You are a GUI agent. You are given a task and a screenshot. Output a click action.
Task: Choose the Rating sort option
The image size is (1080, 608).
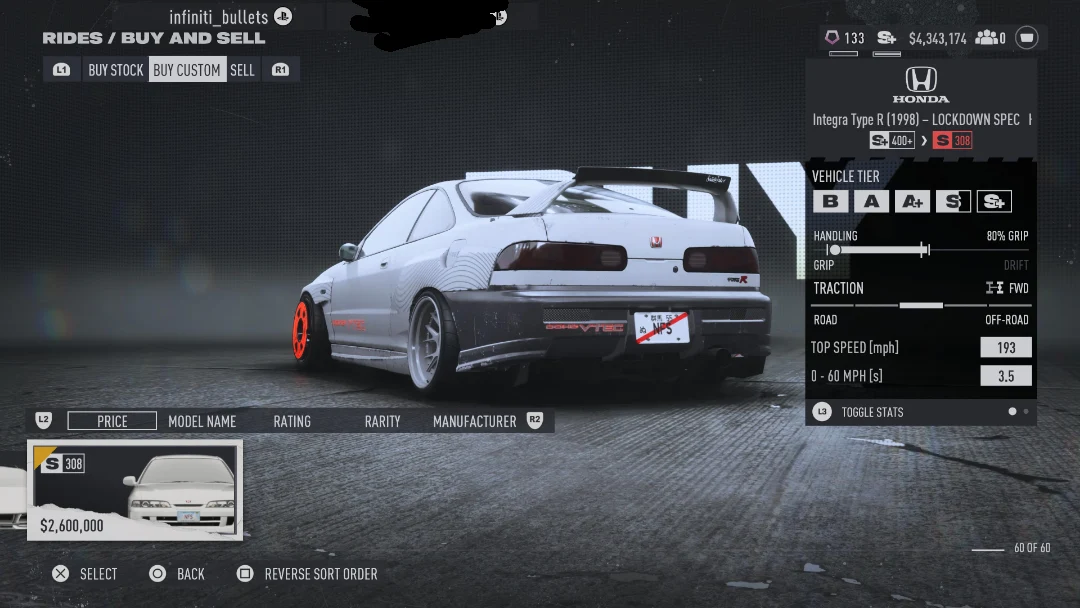tap(292, 421)
